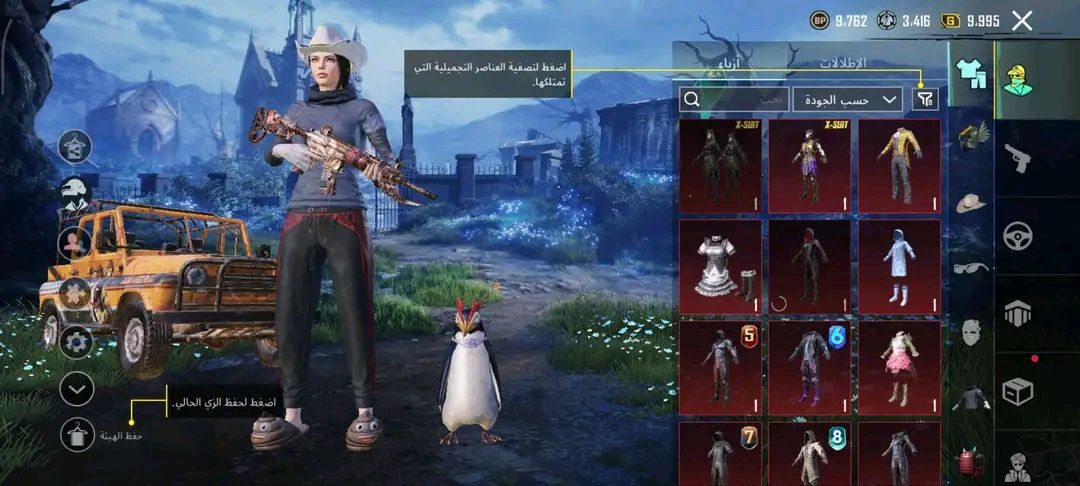Open the clothing category tab
Viewport: 1080px width, 486px height.
(970, 74)
